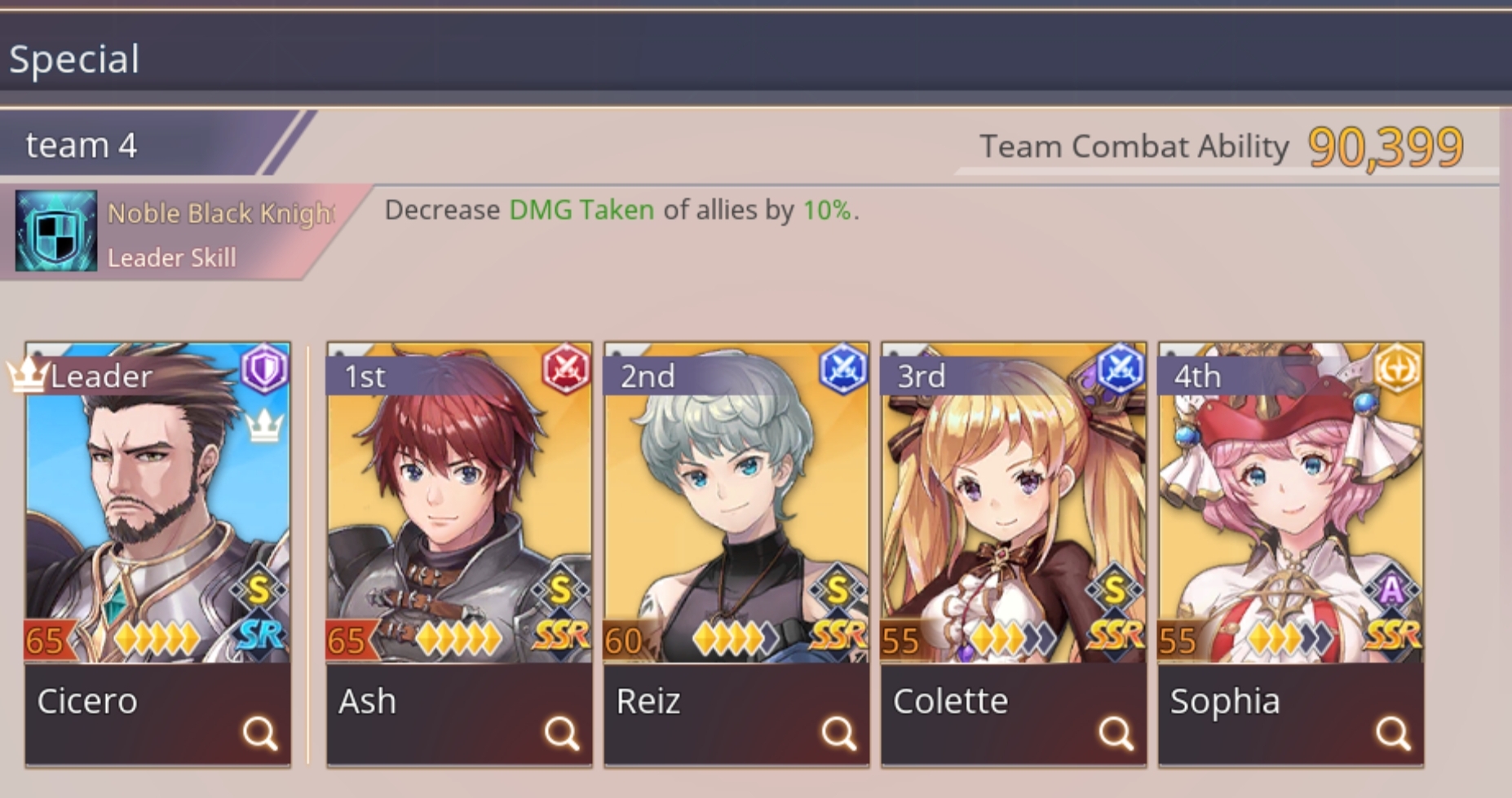
Task: Expand Ash's card via magnifier icon
Action: tap(560, 731)
